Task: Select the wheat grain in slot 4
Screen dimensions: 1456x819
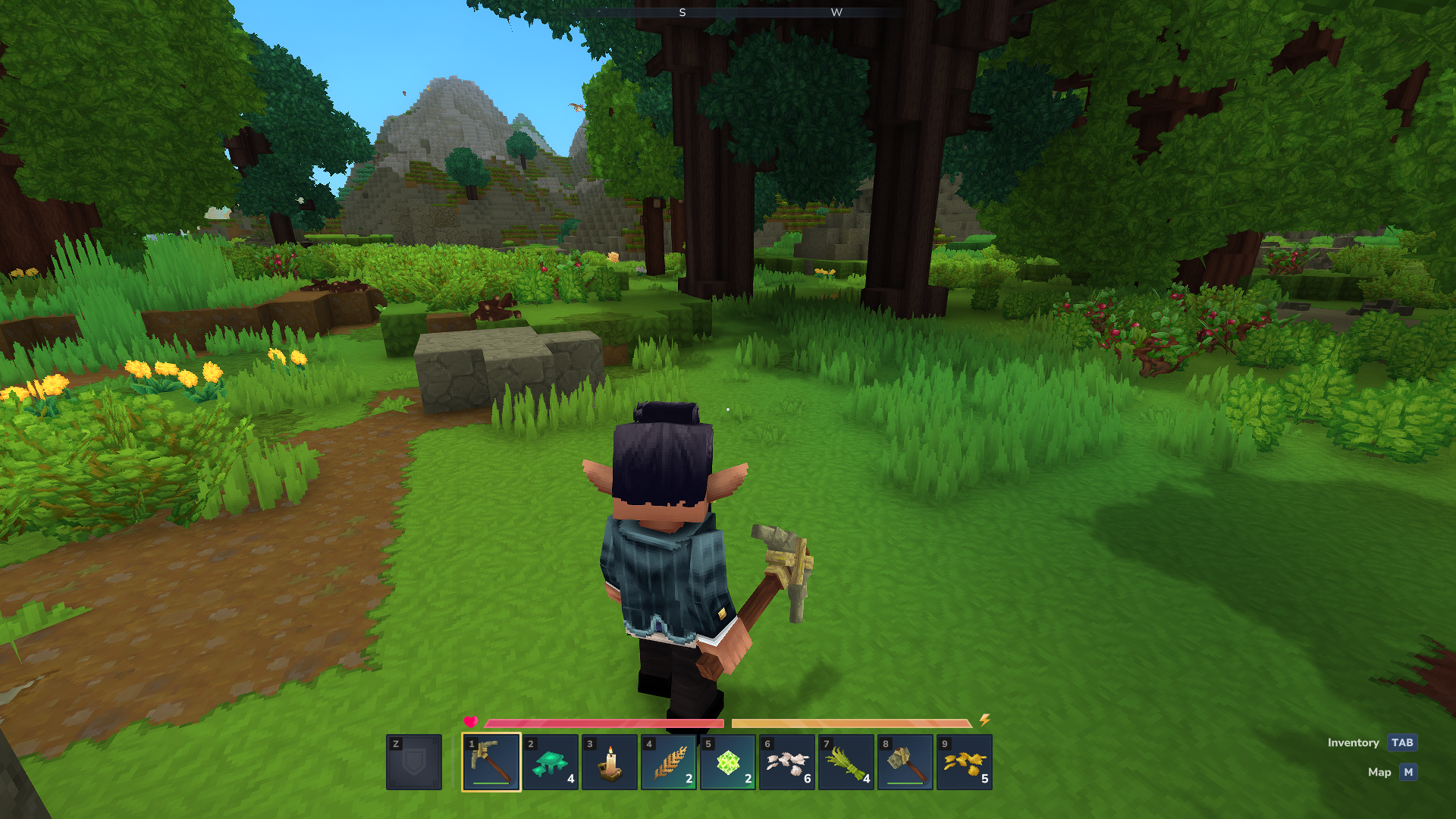Action: [667, 762]
